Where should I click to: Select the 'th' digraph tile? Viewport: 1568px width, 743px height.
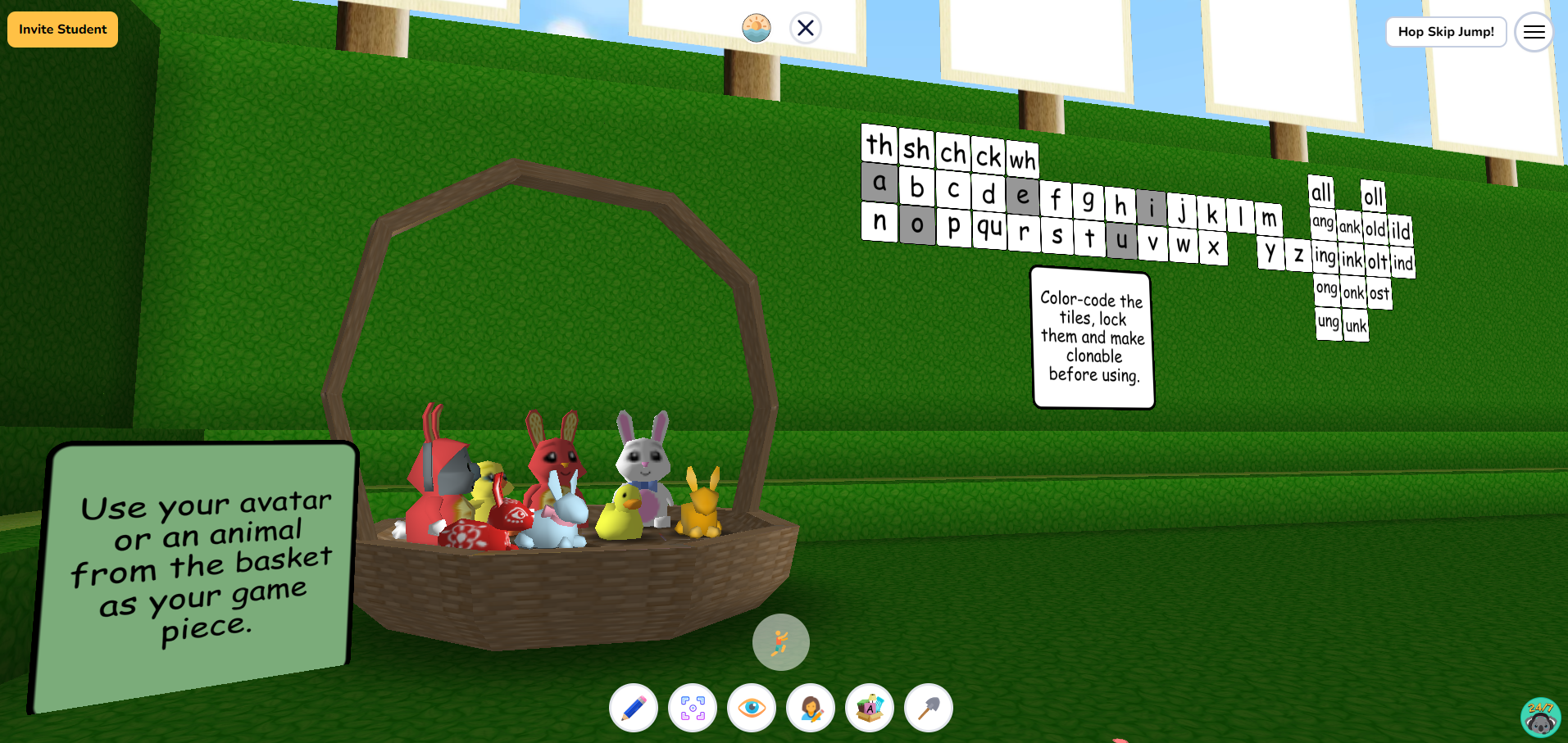pos(879,147)
